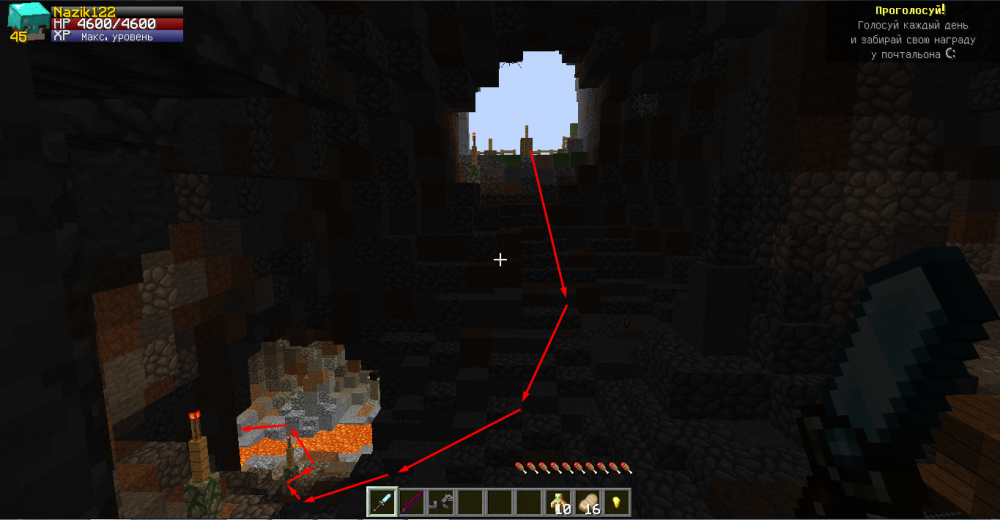Select the purple sword hotbar slot
Screen dimensions: 1000x520
click(x=411, y=502)
